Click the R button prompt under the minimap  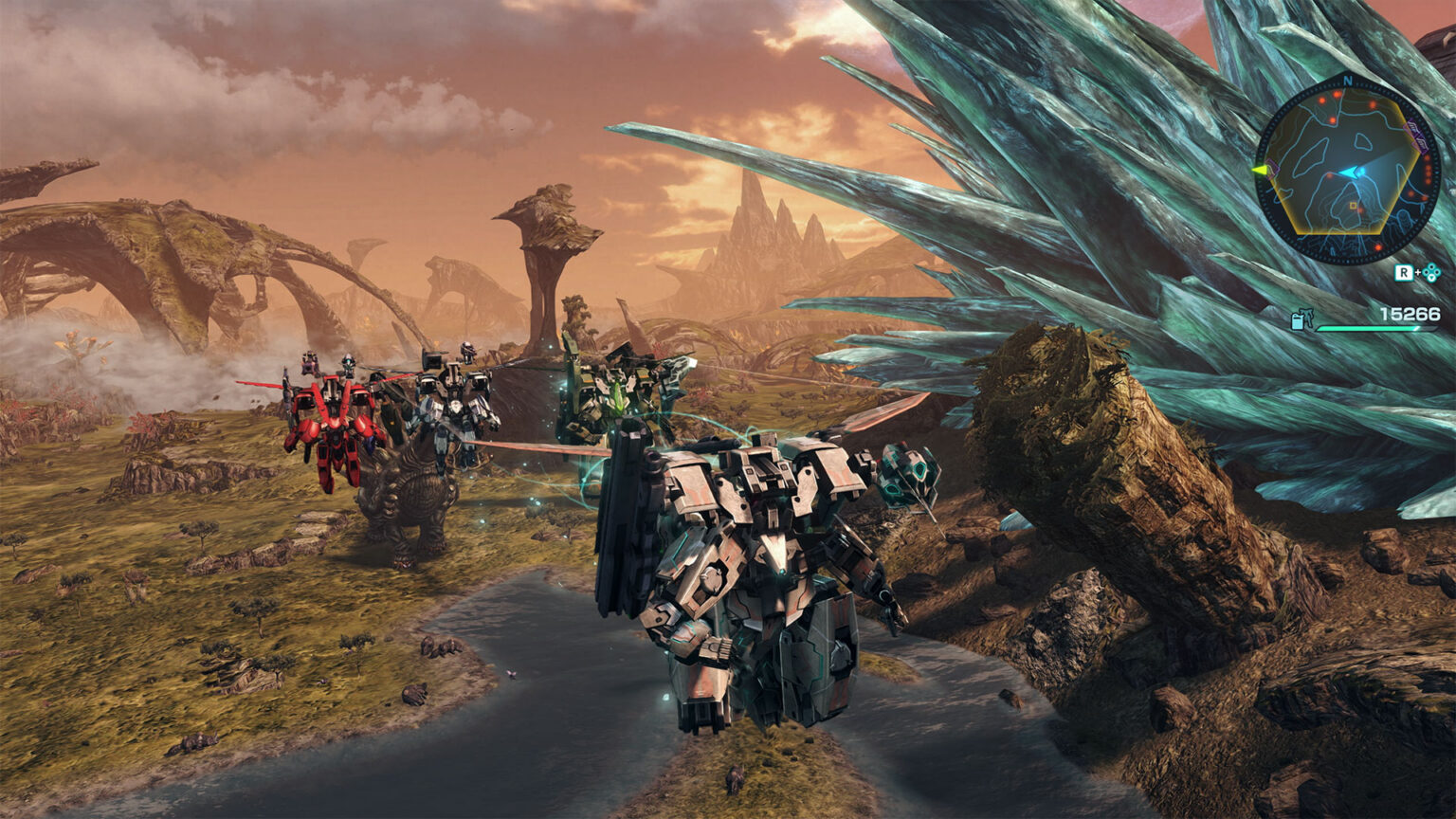(1404, 271)
